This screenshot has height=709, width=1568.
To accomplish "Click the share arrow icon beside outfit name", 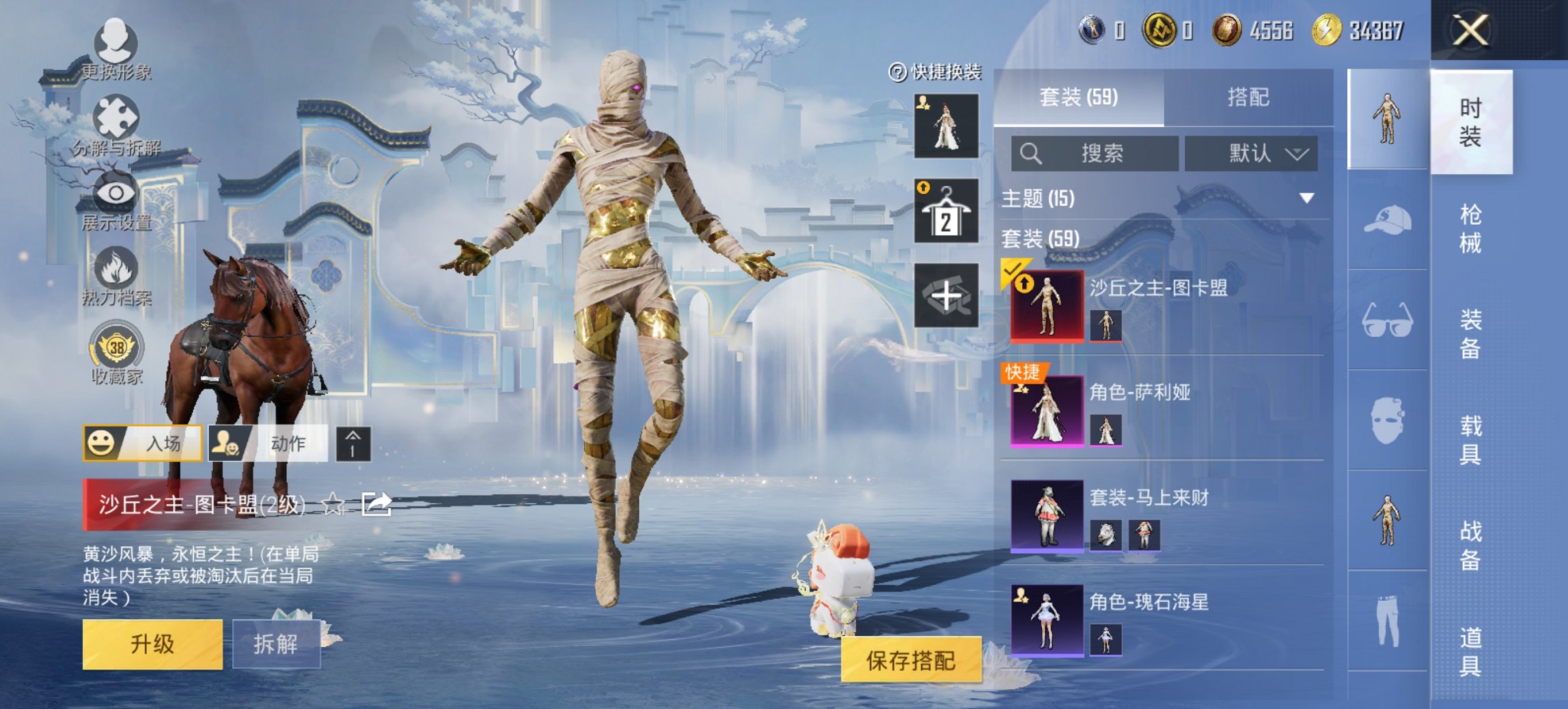I will 376,505.
